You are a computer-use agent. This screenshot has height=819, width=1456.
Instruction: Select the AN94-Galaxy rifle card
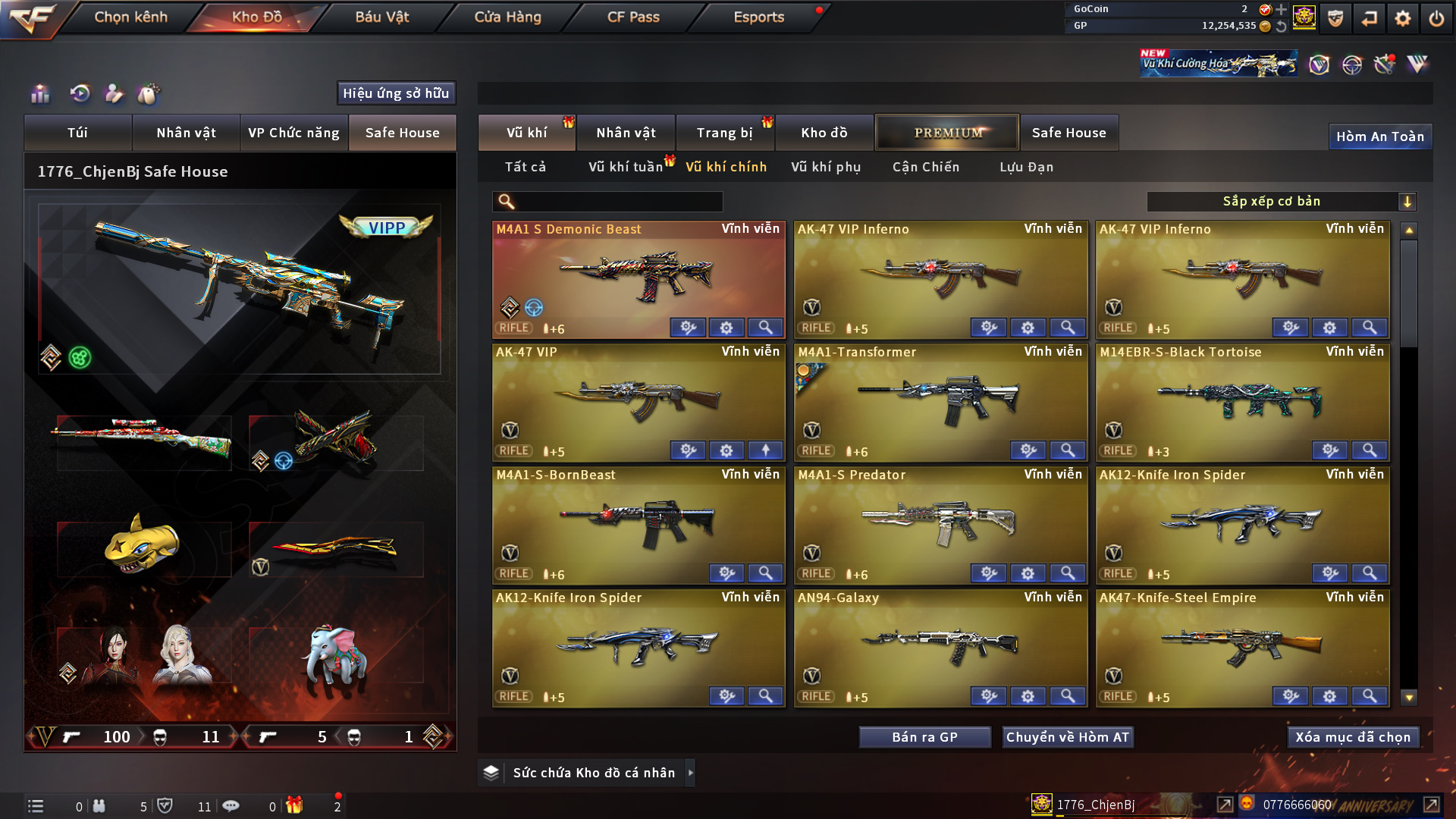click(x=940, y=645)
